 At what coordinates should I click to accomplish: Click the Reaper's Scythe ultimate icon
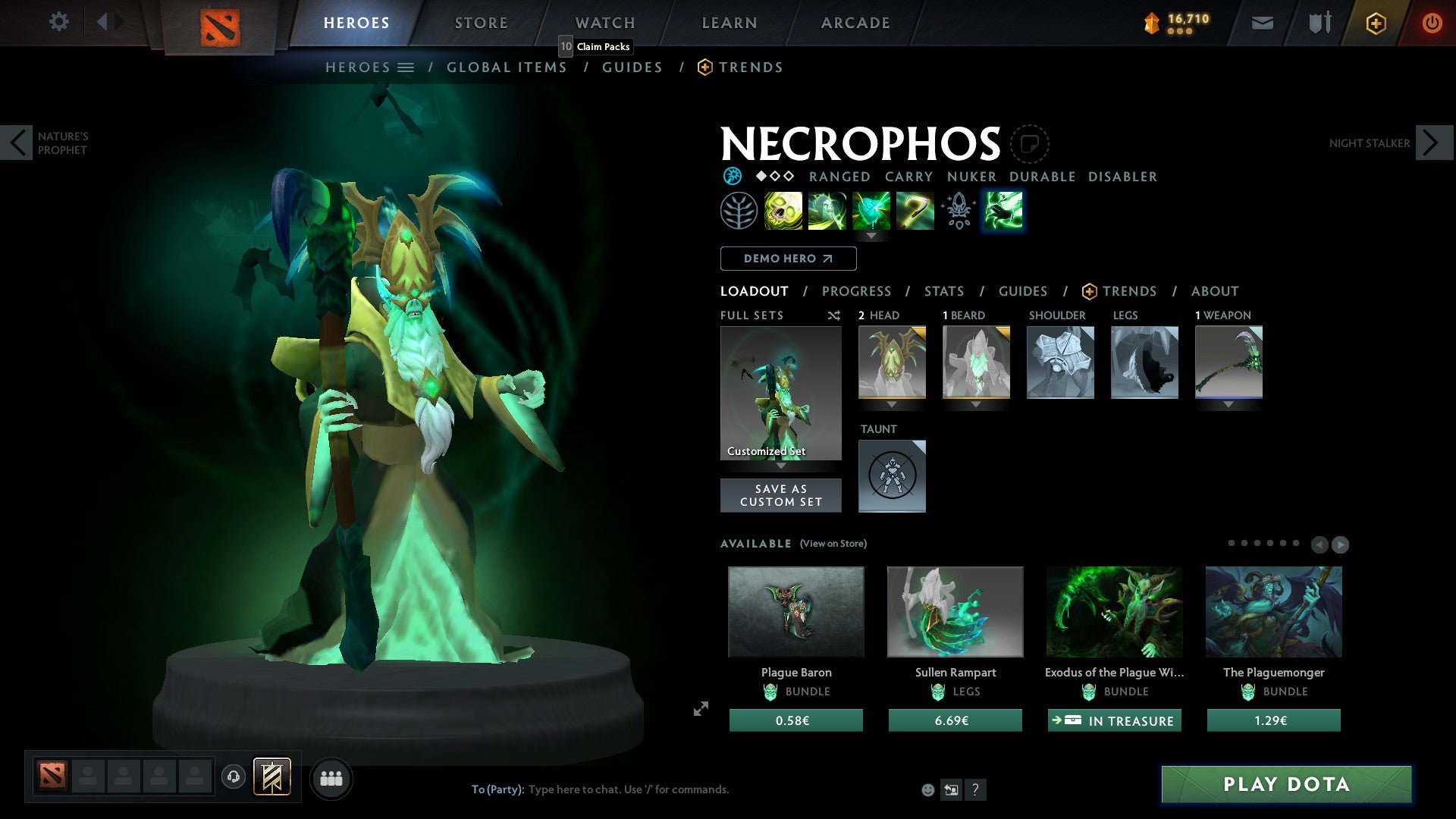[915, 211]
